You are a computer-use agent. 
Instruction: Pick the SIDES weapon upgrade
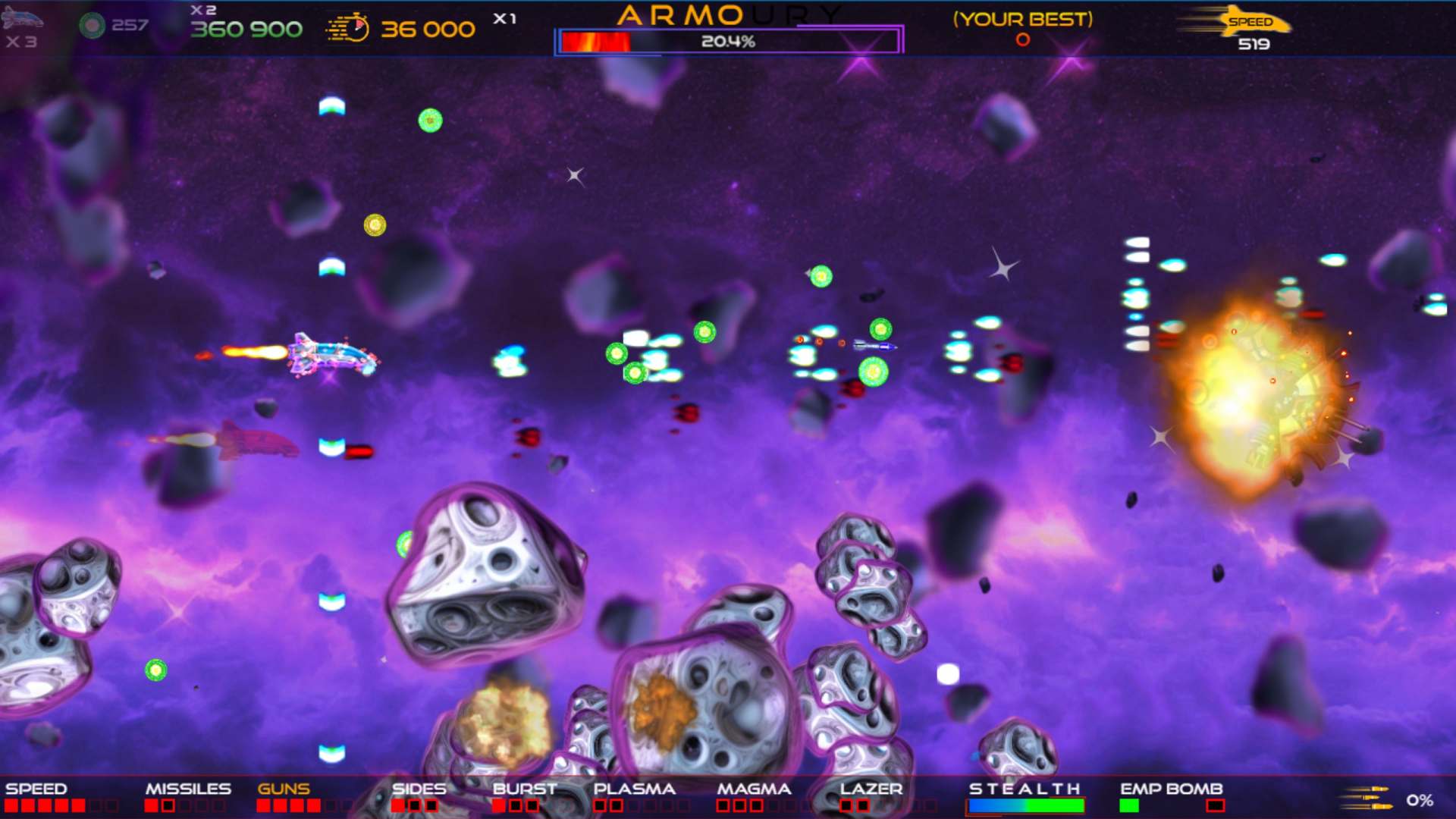[419, 789]
